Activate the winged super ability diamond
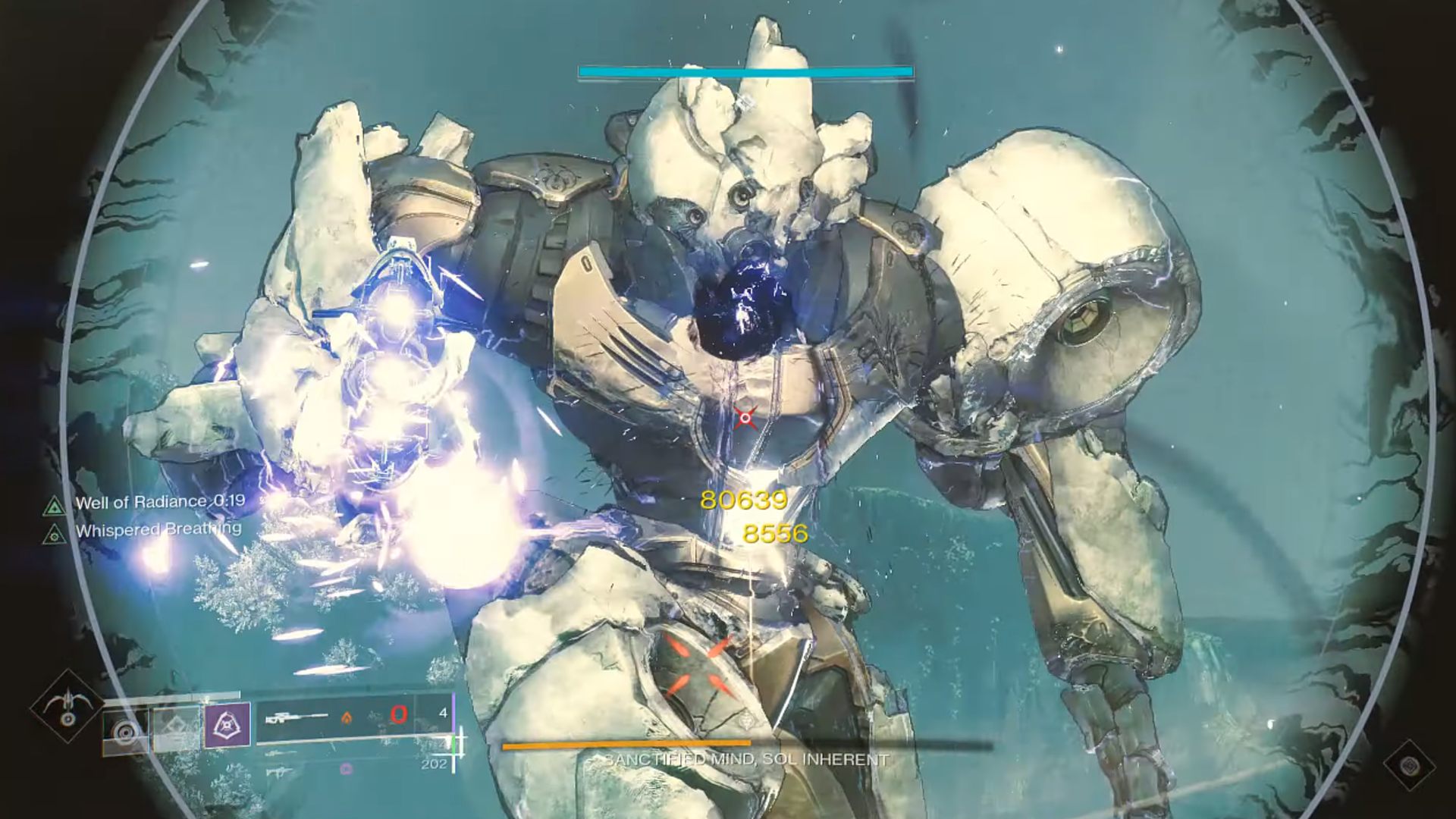The width and height of the screenshot is (1456, 819). (68, 706)
